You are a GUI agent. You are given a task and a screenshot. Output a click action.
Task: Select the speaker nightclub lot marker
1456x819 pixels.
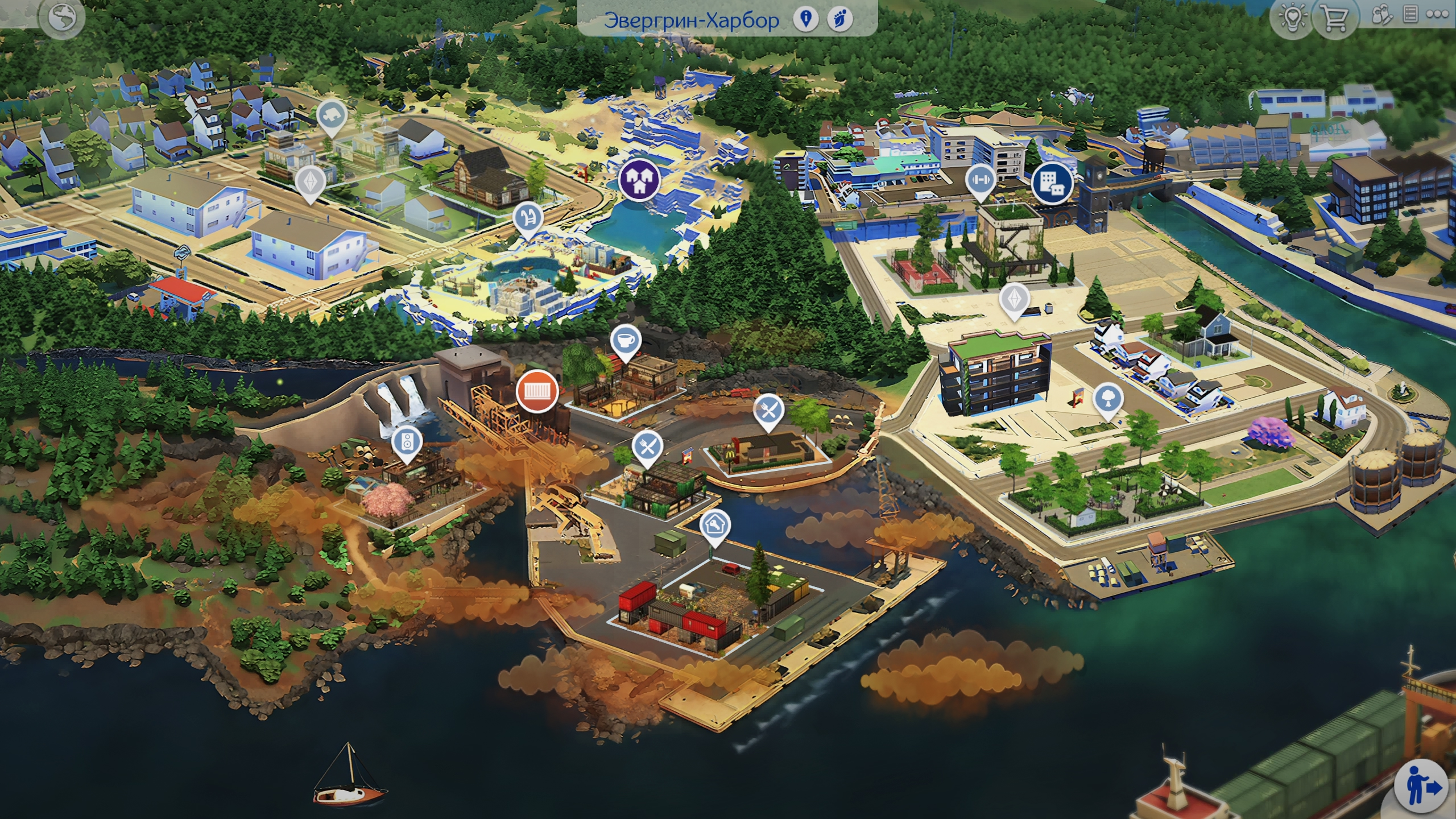click(x=407, y=441)
